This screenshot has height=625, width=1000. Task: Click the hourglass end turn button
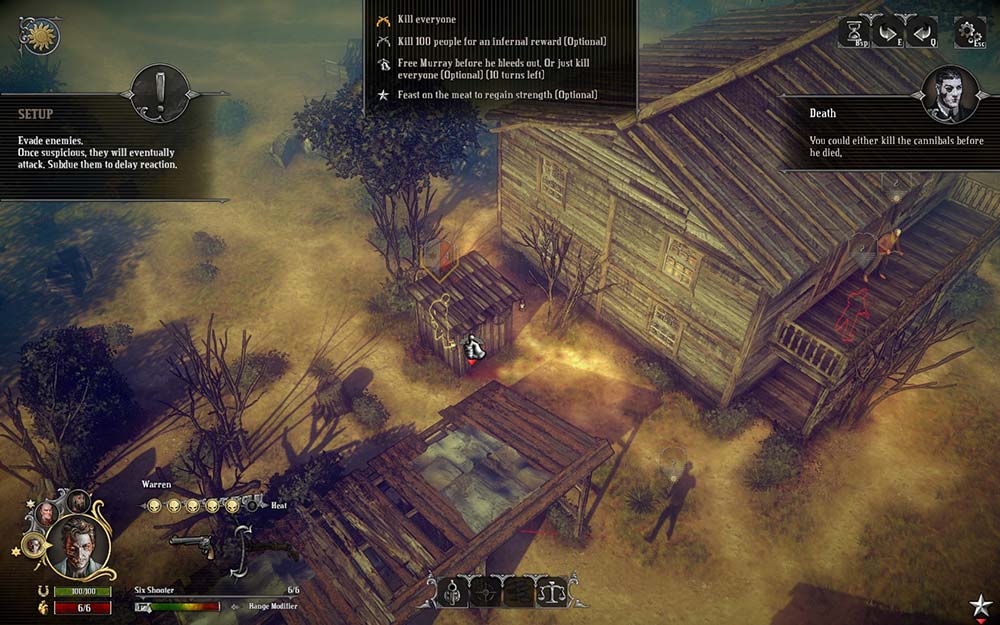(854, 32)
